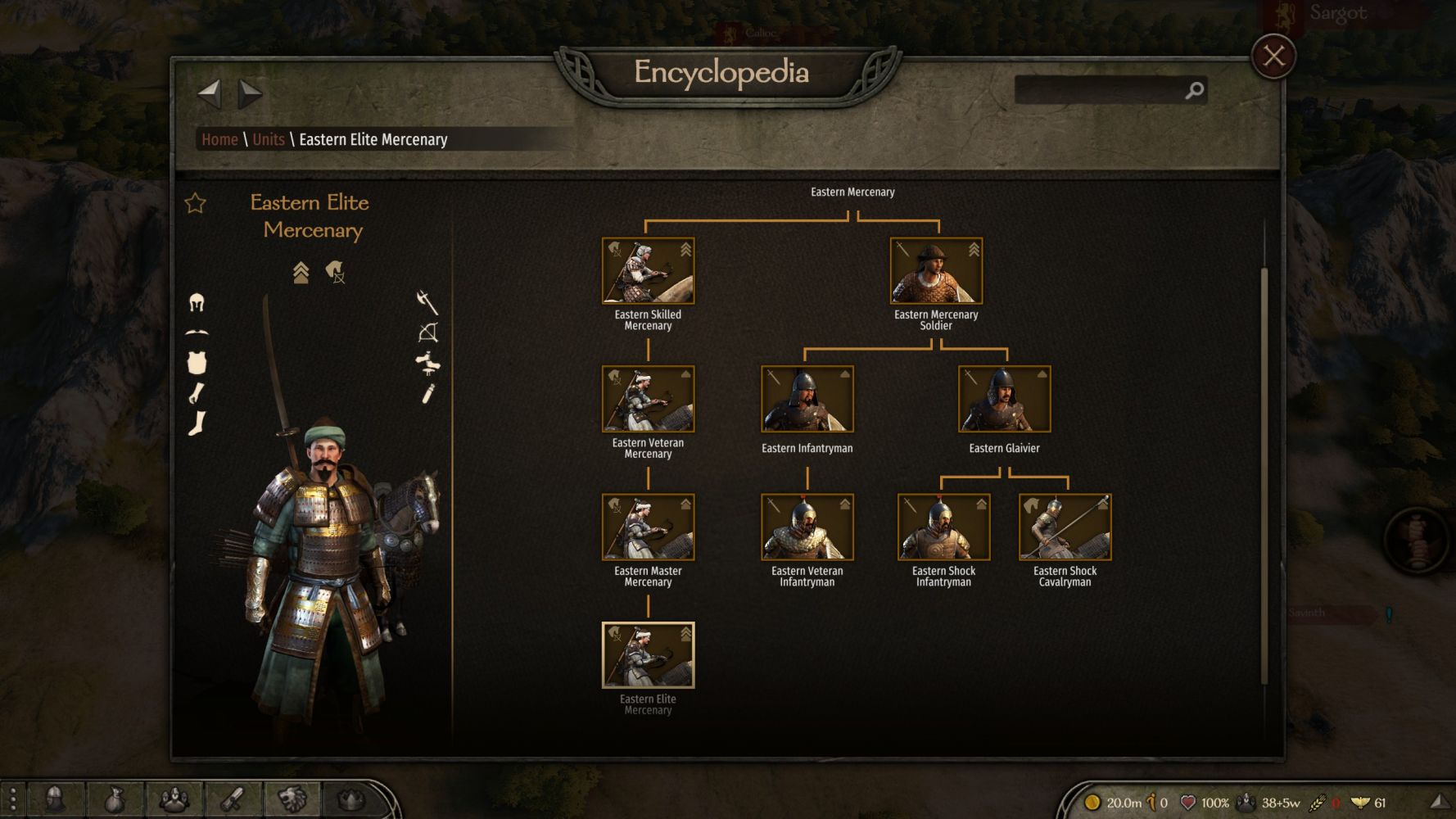Select Eastern Veteran Infantryman portrait
The height and width of the screenshot is (819, 1456).
pos(807,527)
